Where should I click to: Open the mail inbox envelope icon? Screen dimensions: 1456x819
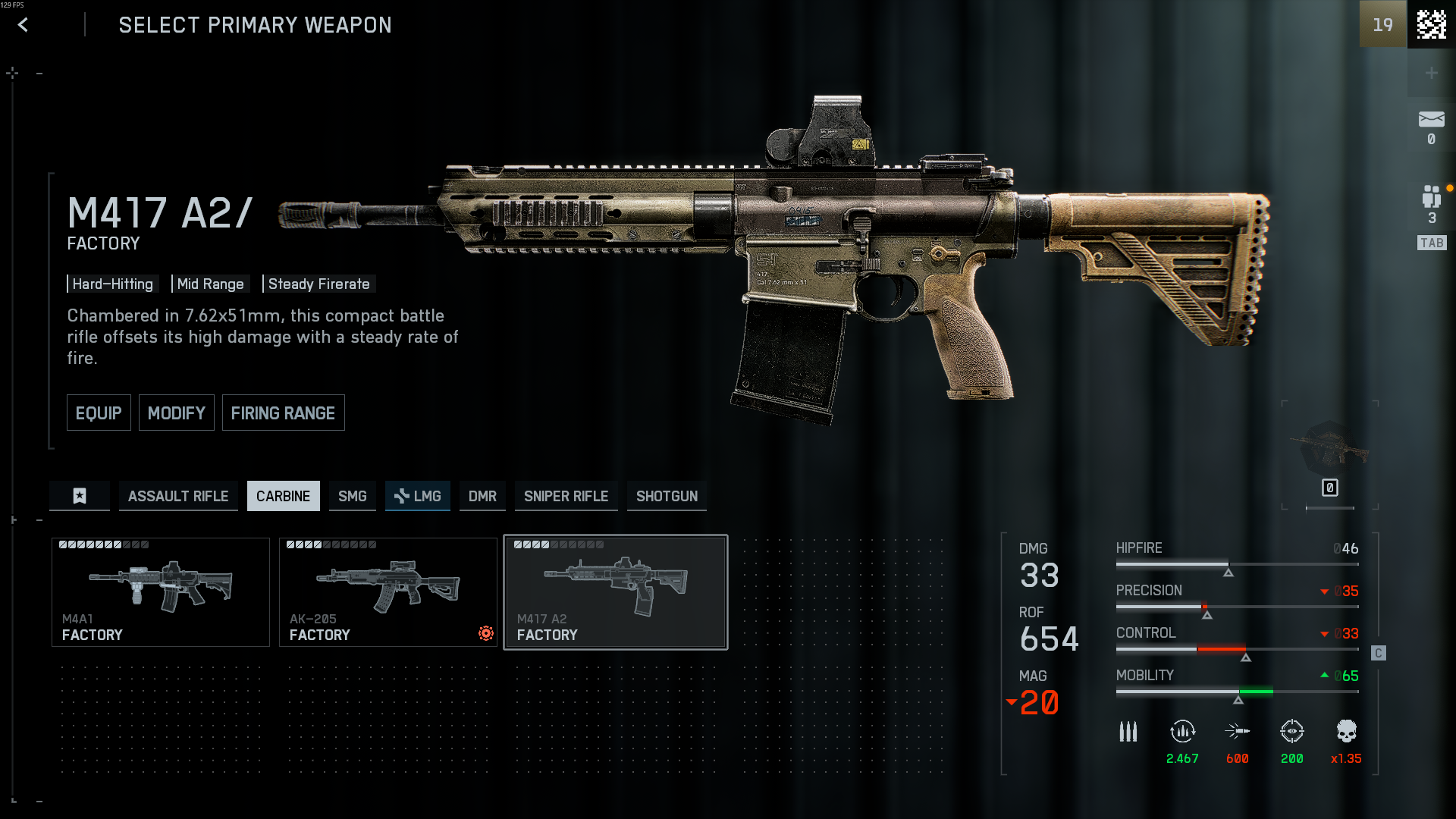(1431, 120)
